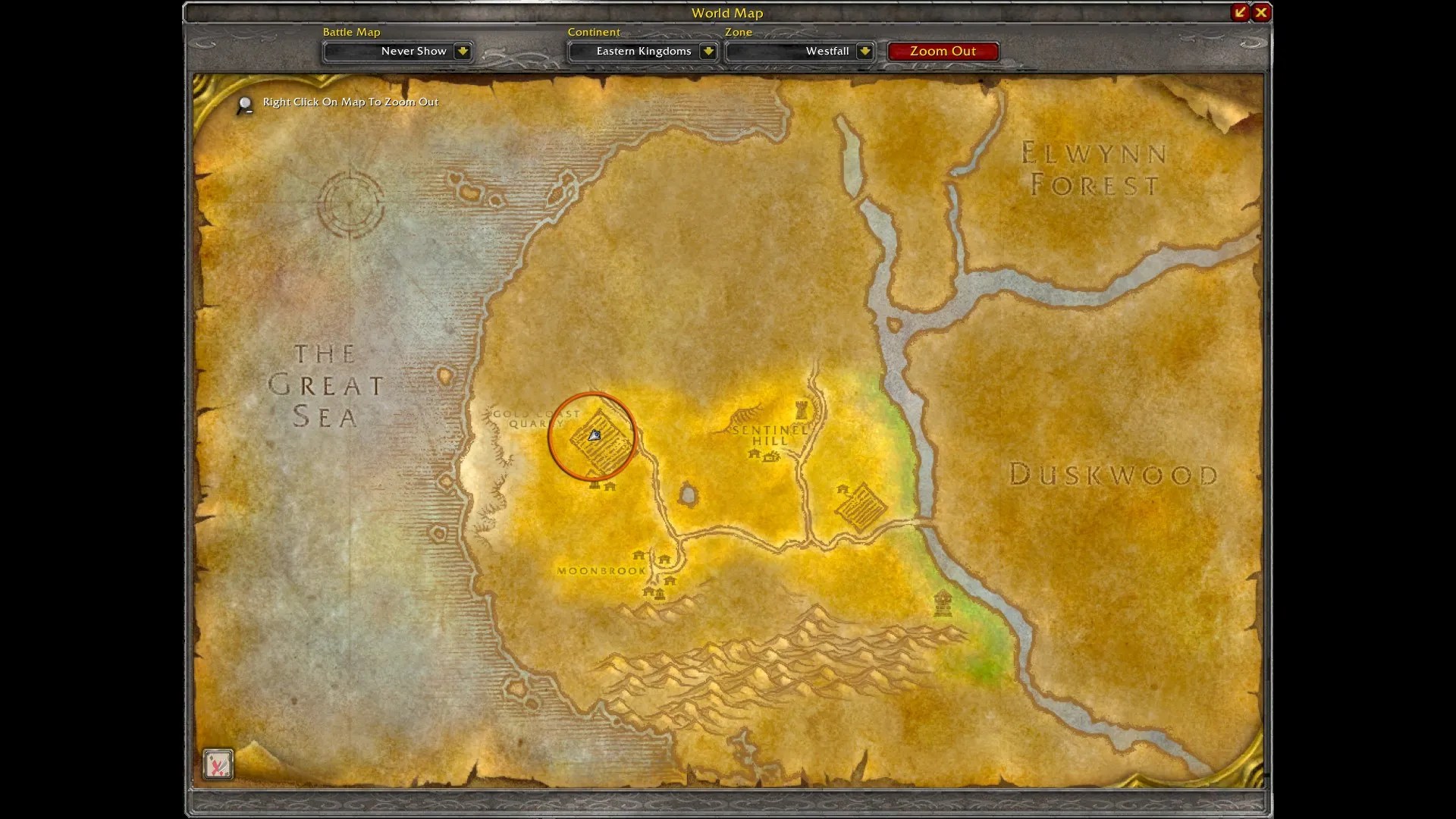Click the Eastern Kingdoms dropdown arrow
The width and height of the screenshot is (1456, 819).
(708, 52)
